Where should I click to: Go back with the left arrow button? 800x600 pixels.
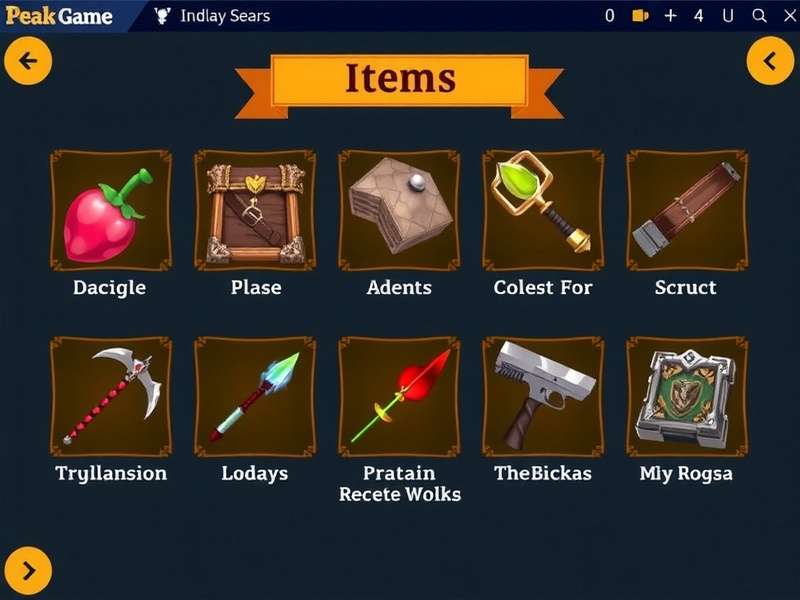pyautogui.click(x=28, y=61)
